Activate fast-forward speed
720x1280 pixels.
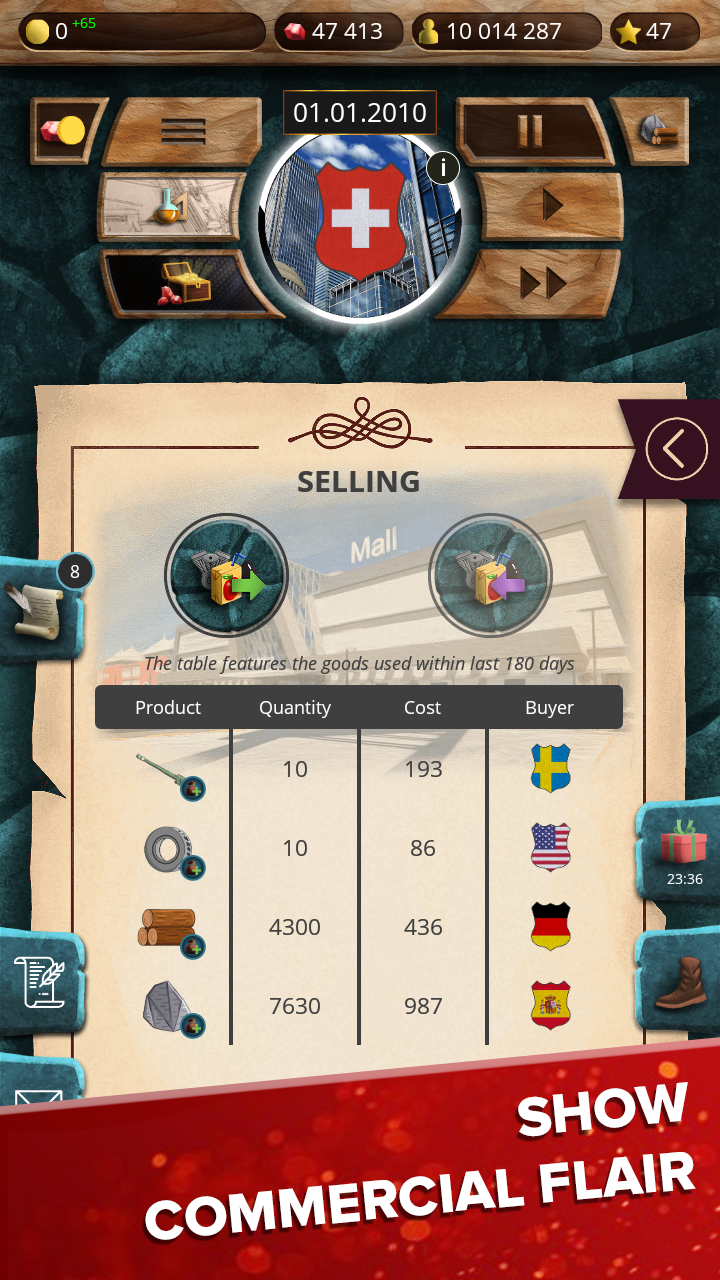[542, 284]
